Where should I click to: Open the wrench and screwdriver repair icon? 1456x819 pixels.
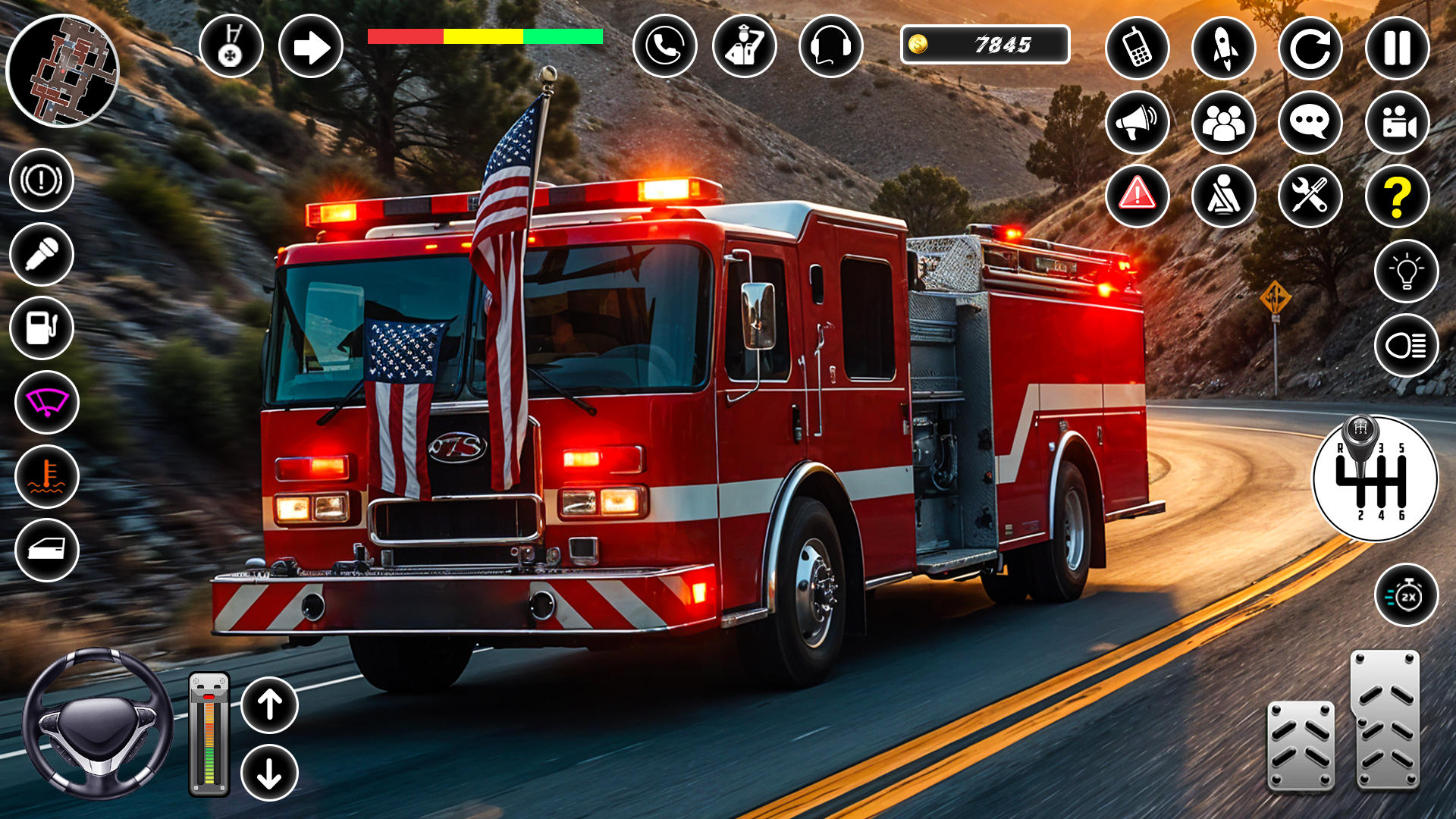coord(1310,196)
